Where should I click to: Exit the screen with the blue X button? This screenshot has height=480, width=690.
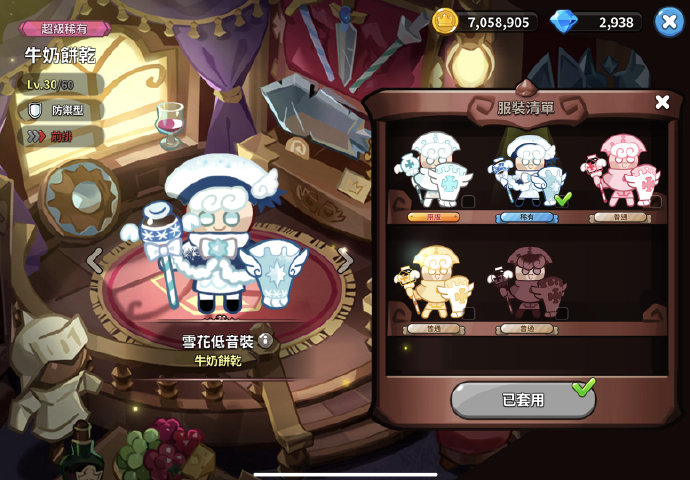pyautogui.click(x=669, y=21)
